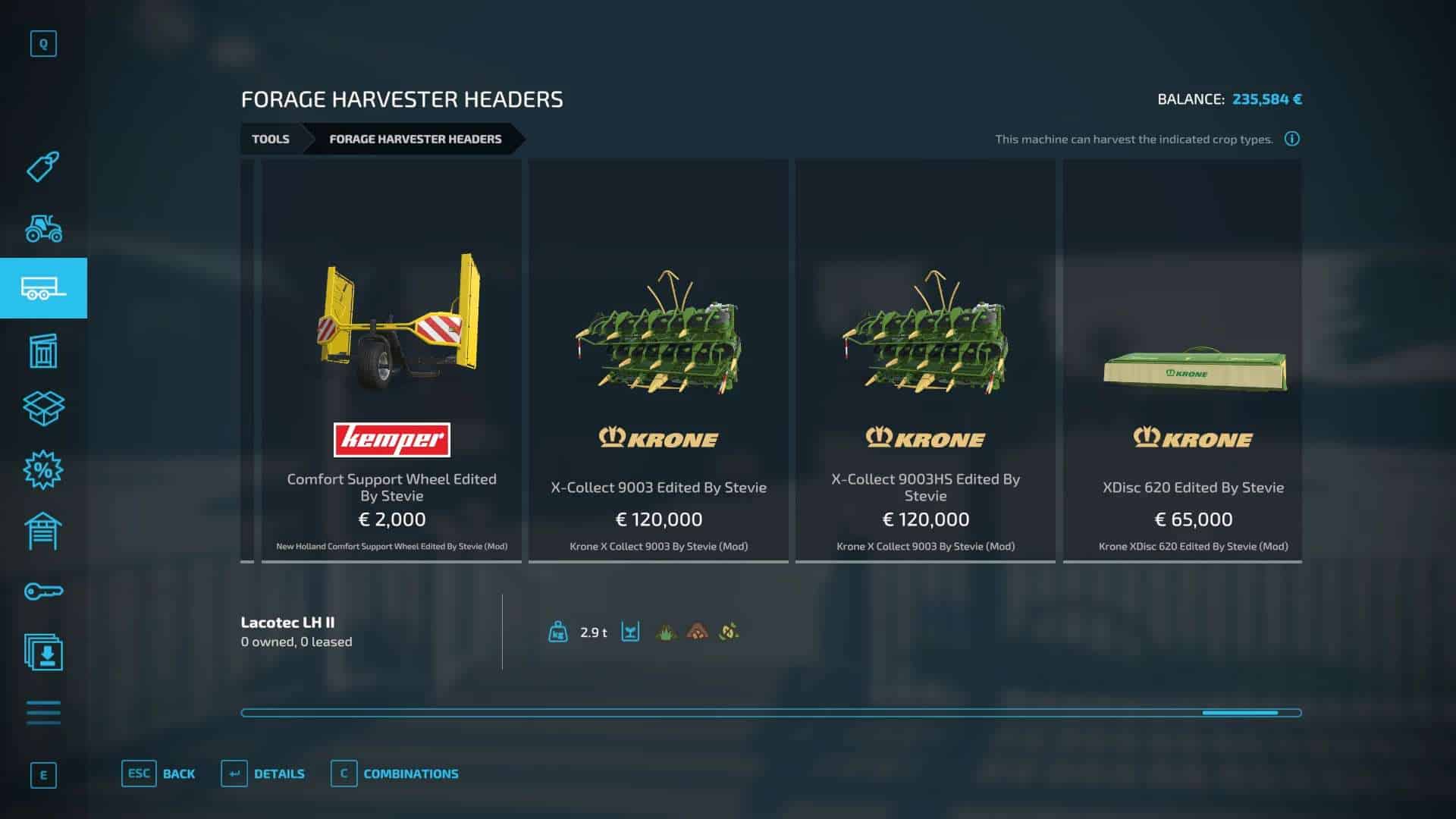Go to the Tools breadcrumb
The image size is (1456, 819).
pyautogui.click(x=271, y=139)
